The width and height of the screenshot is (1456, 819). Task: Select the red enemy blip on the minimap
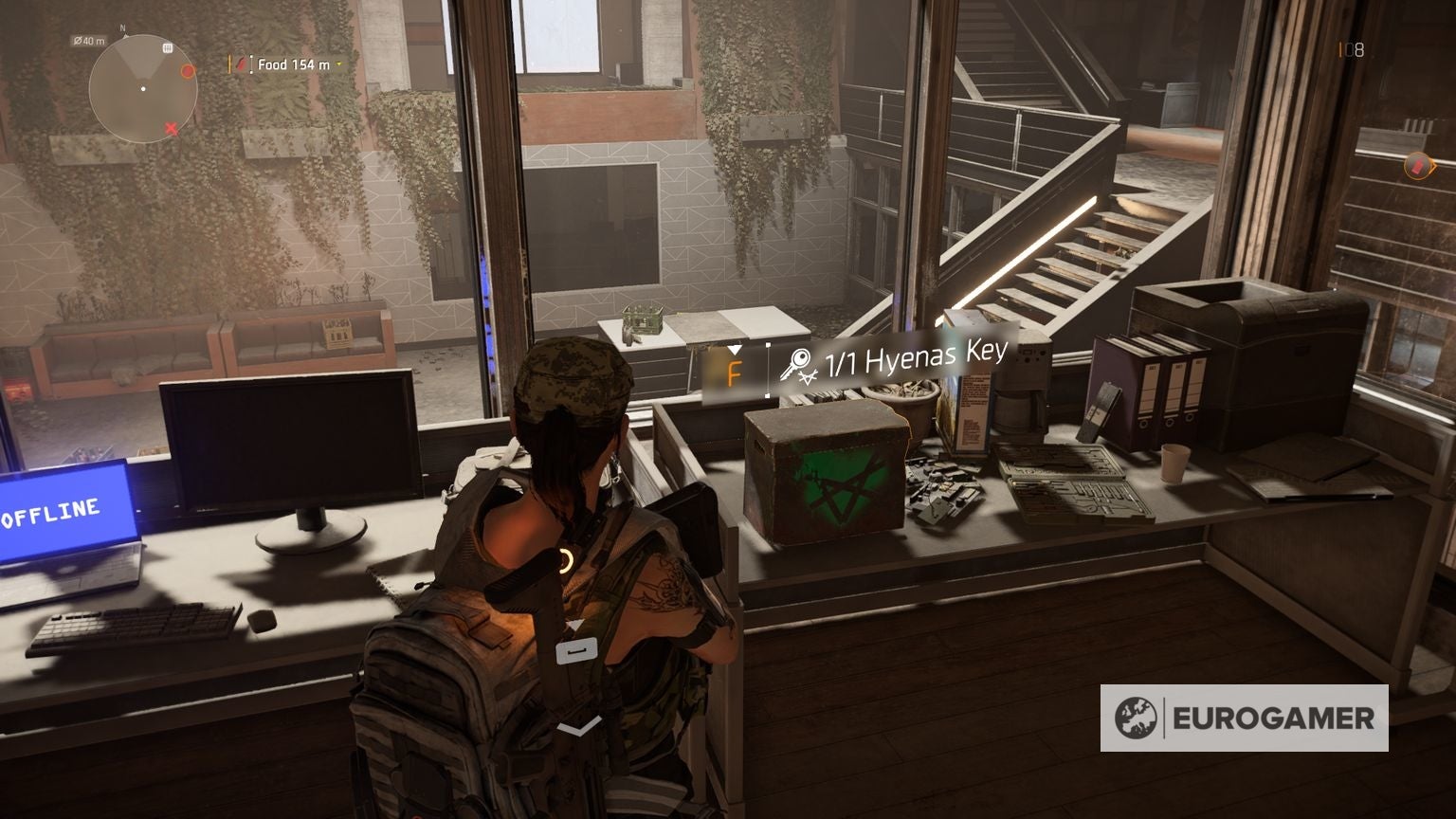coord(188,69)
